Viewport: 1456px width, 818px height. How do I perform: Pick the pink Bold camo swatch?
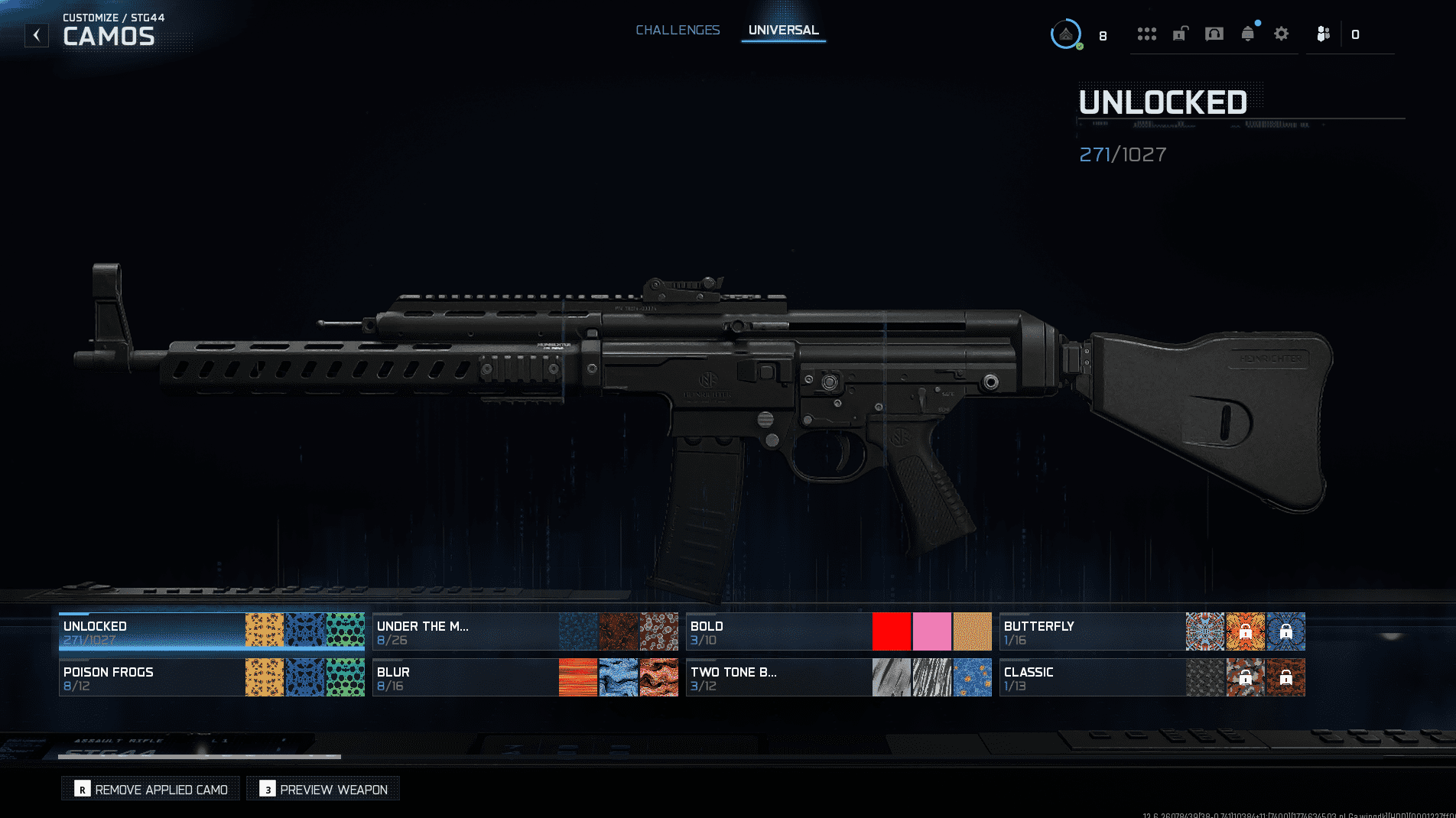pyautogui.click(x=932, y=632)
